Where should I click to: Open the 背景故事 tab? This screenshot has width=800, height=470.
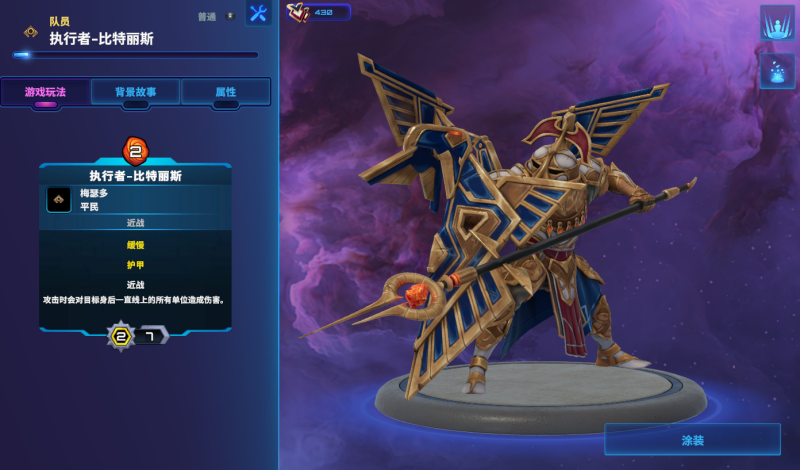click(x=135, y=92)
